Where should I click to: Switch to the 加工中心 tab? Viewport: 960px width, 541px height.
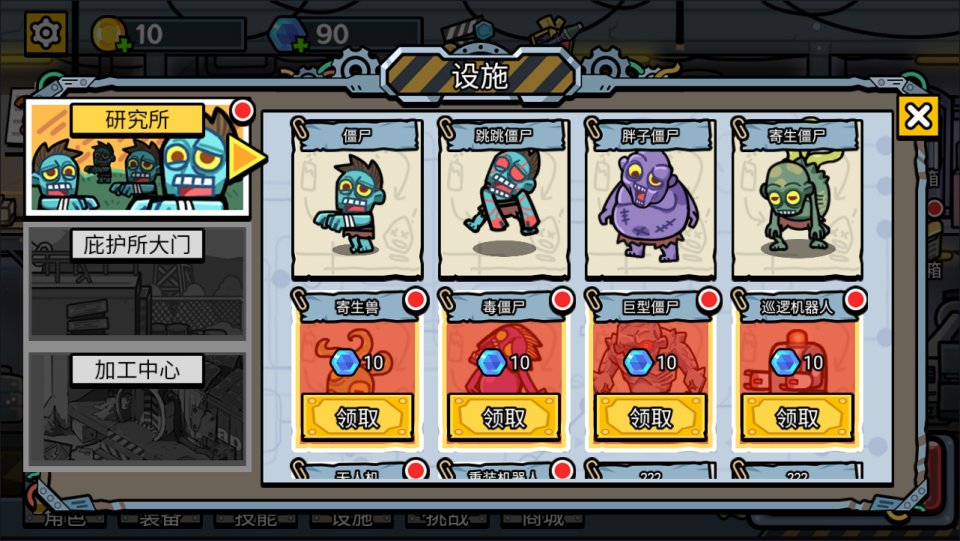click(x=137, y=408)
